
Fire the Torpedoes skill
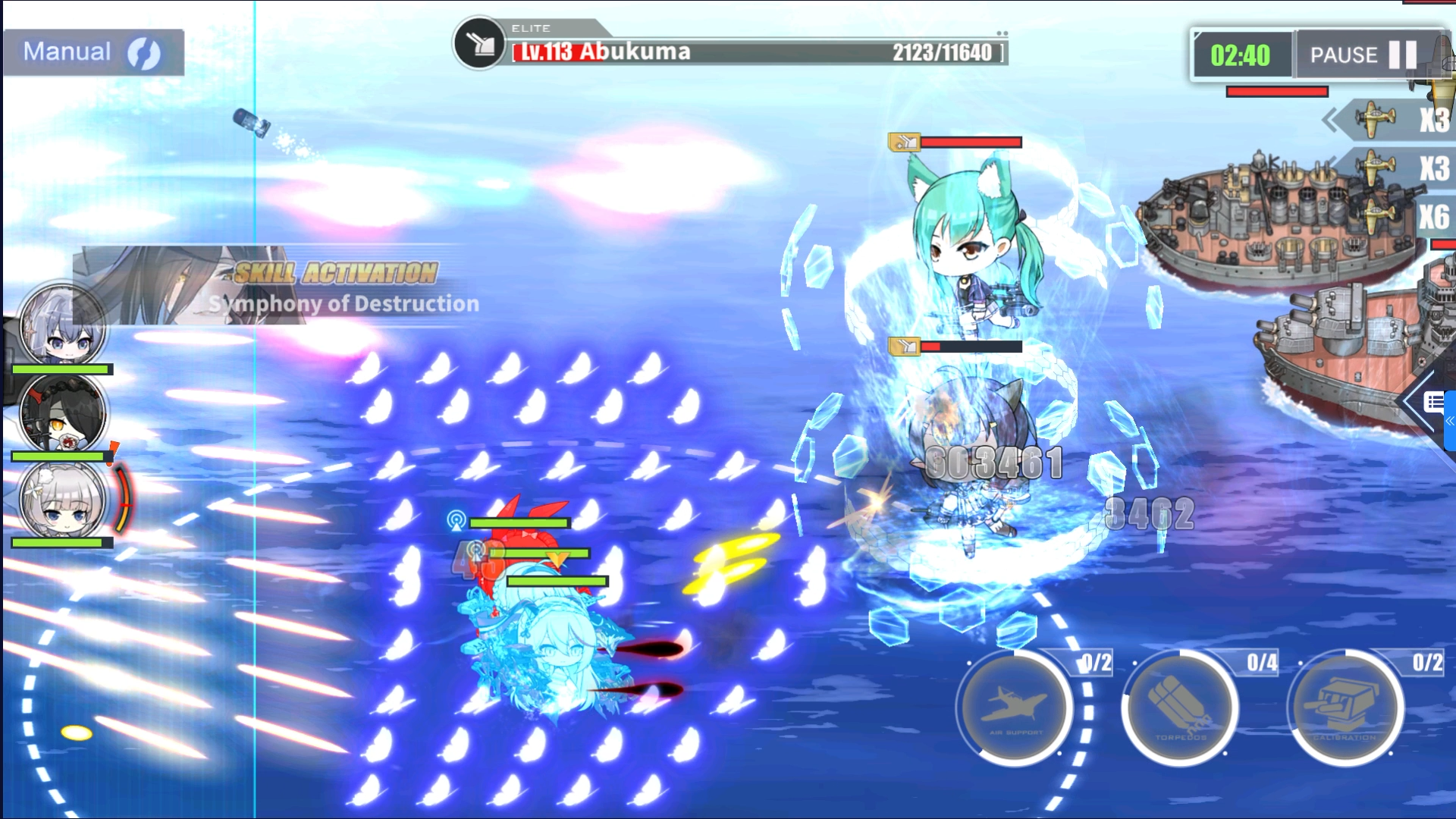(1181, 708)
